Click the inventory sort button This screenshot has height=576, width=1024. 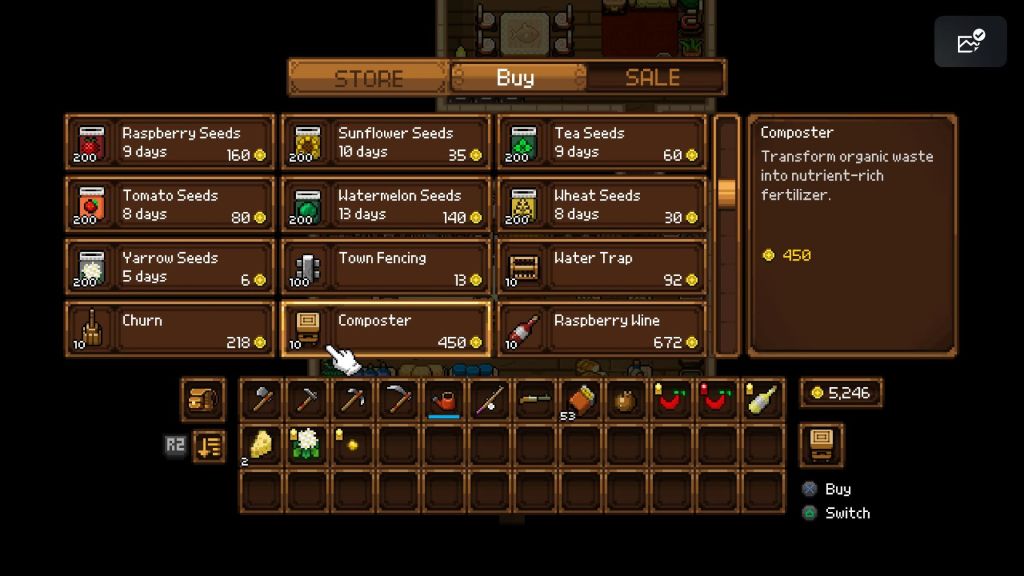click(x=208, y=446)
